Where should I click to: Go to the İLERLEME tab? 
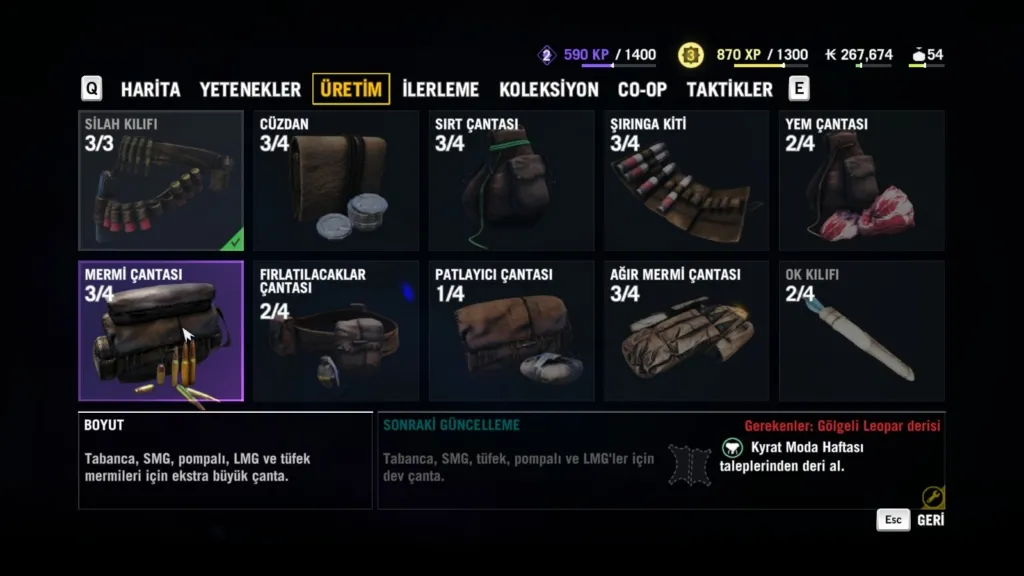(x=440, y=89)
